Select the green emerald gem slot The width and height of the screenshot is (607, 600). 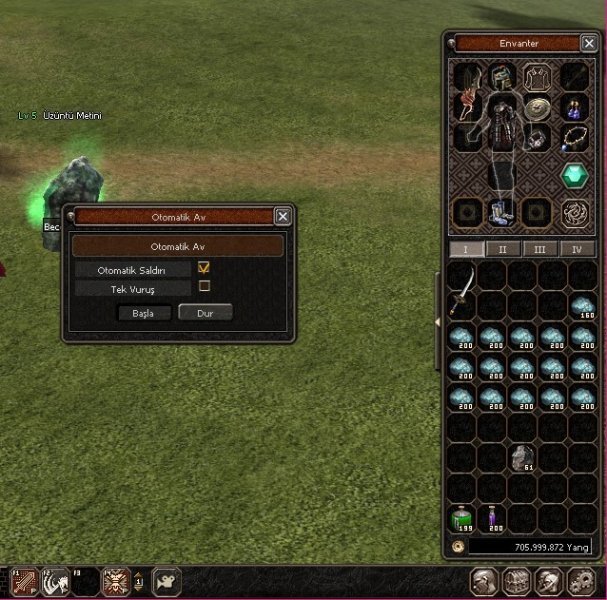pos(575,175)
